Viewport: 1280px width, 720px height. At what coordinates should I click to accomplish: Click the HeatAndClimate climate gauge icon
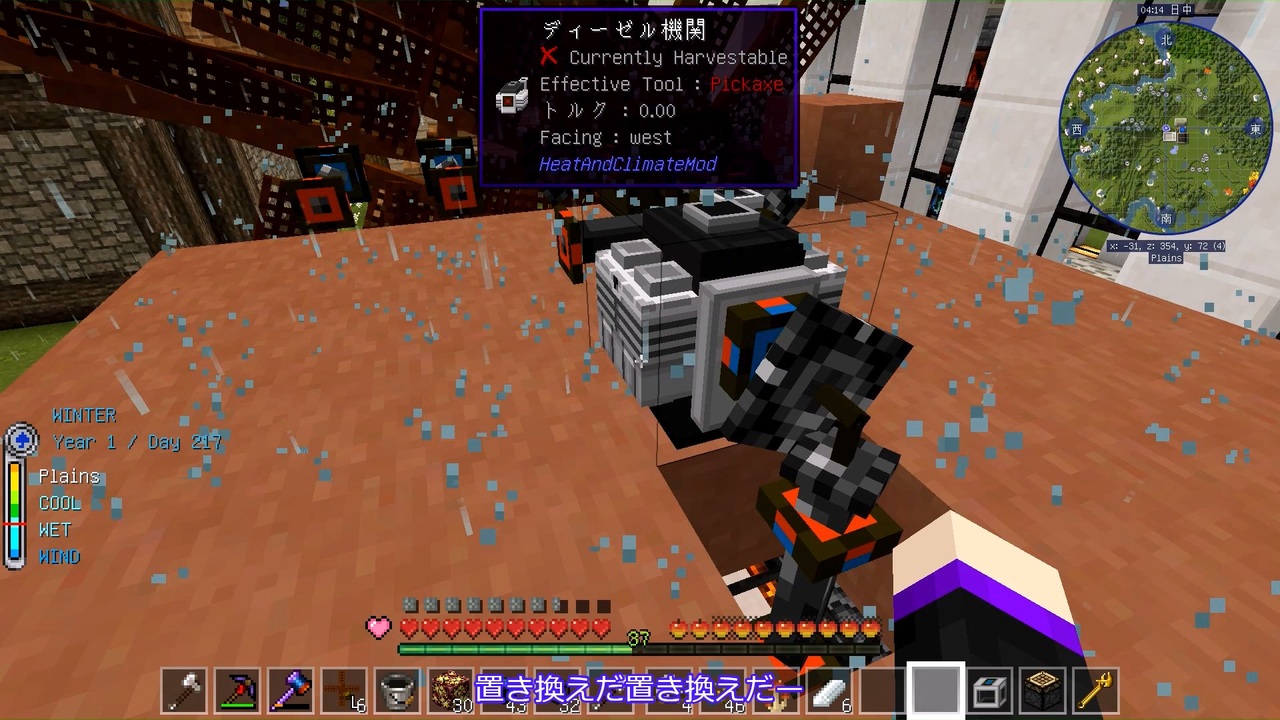click(21, 440)
